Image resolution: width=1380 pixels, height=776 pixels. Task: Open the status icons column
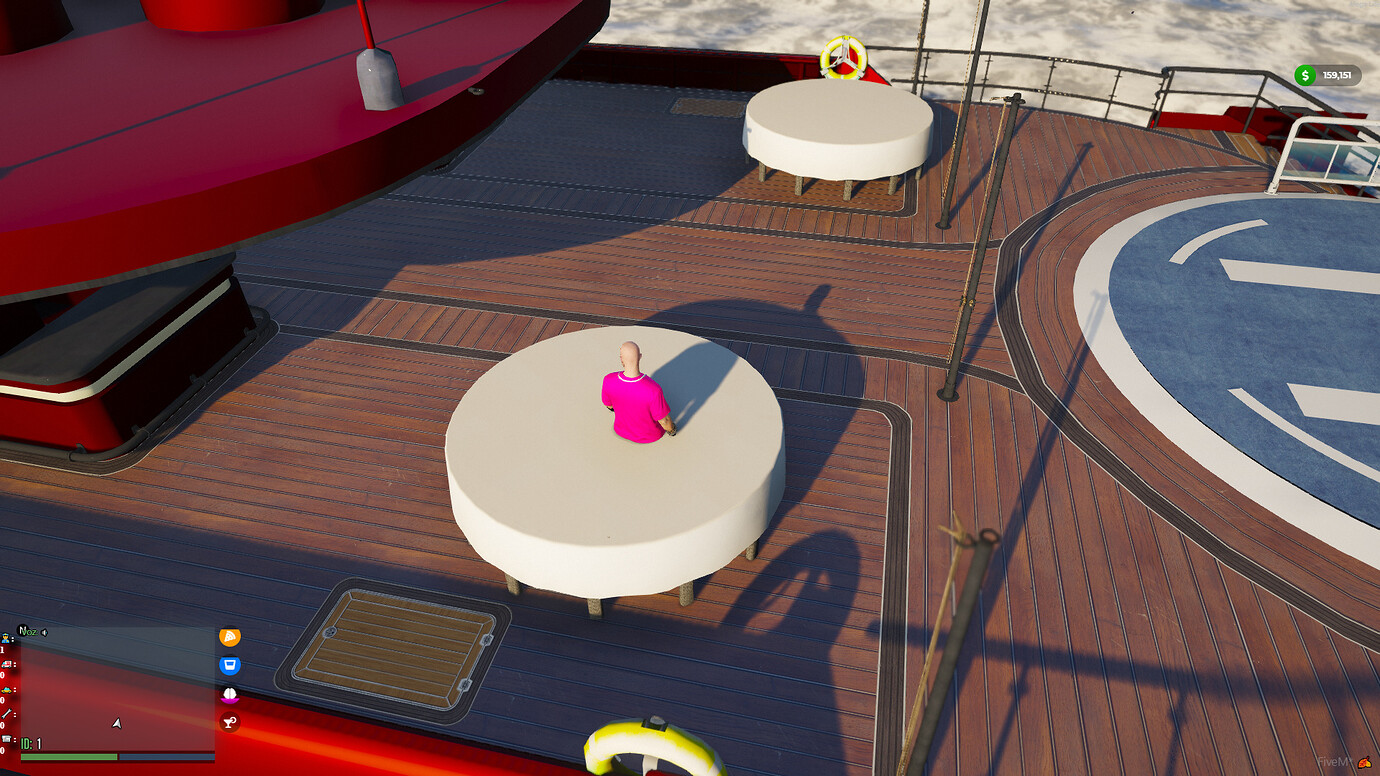coord(228,680)
